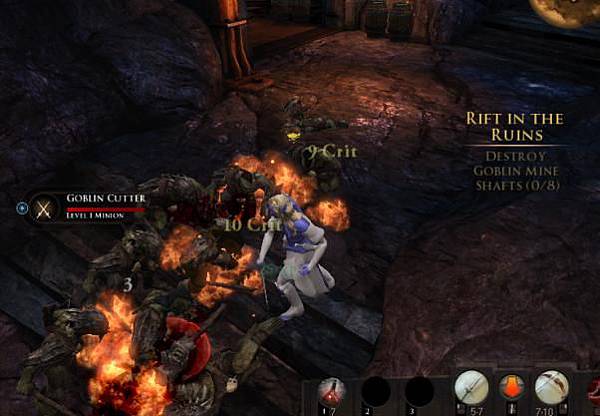Use the red potion in slot 1
Screen dimensions: 600x416
click(333, 391)
